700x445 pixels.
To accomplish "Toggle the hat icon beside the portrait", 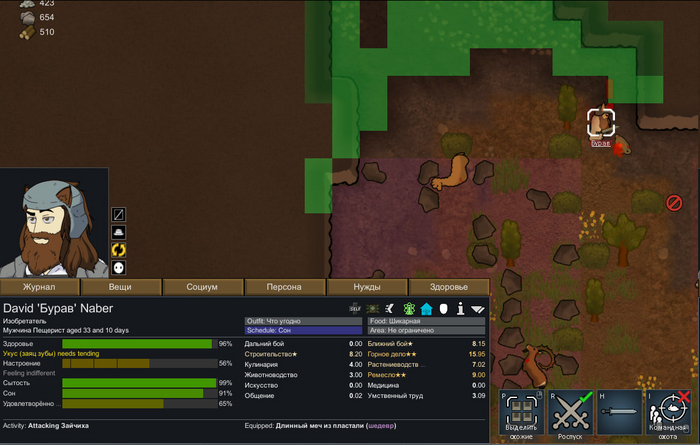I will coord(118,232).
